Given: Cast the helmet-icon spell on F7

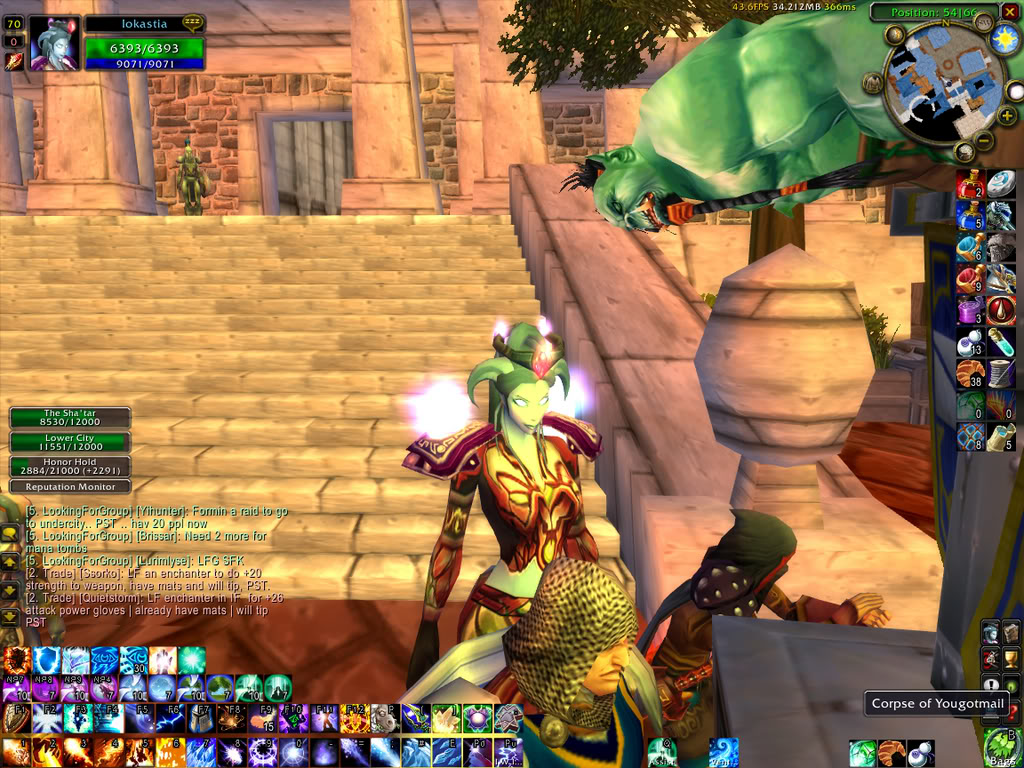Looking at the screenshot, I should tap(200, 718).
